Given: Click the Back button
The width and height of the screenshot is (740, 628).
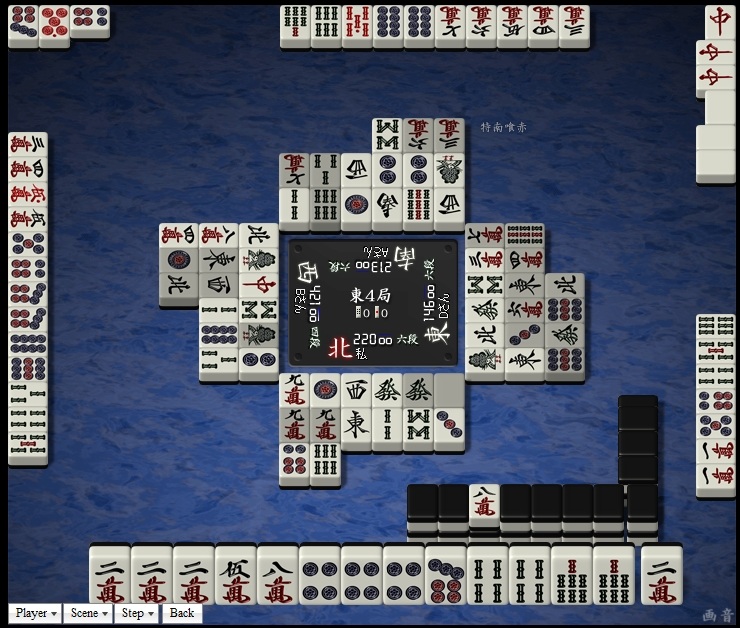Looking at the screenshot, I should point(182,613).
